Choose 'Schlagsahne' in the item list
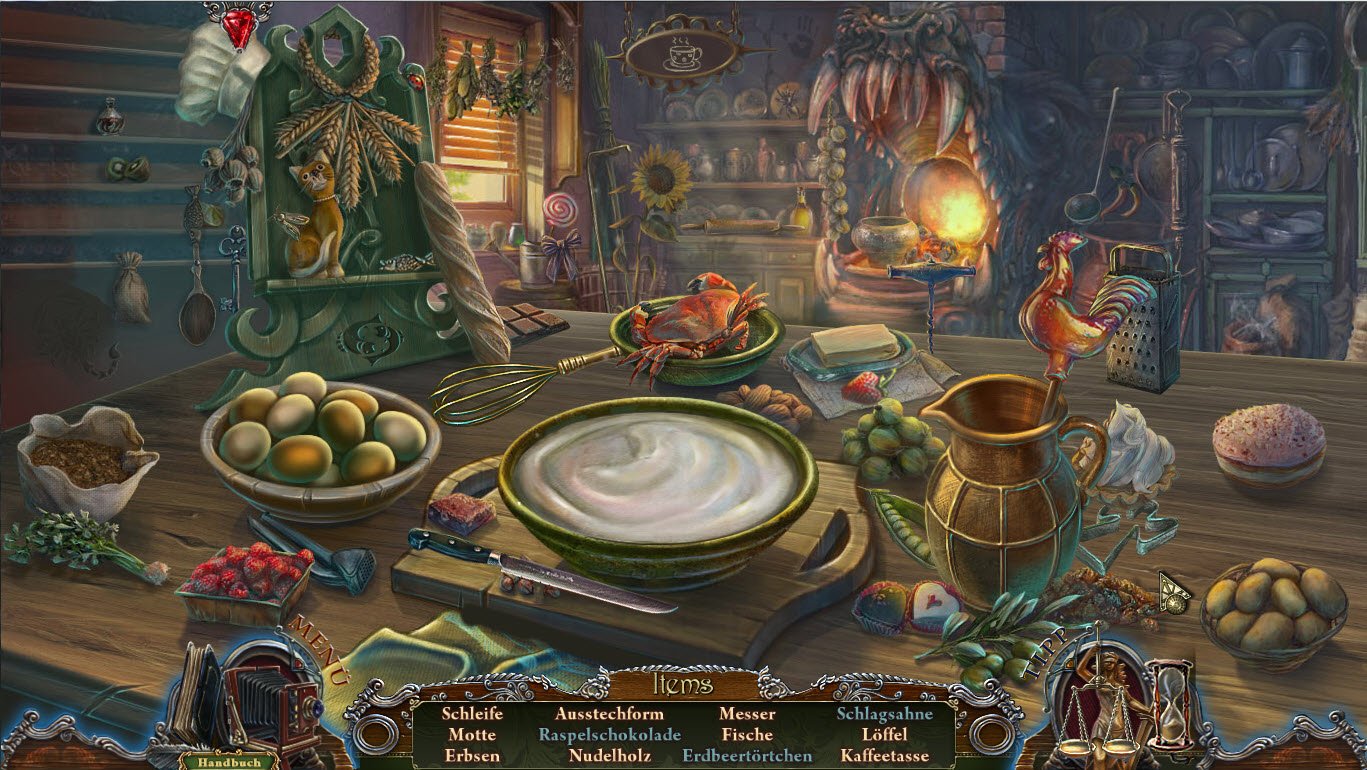 click(884, 714)
